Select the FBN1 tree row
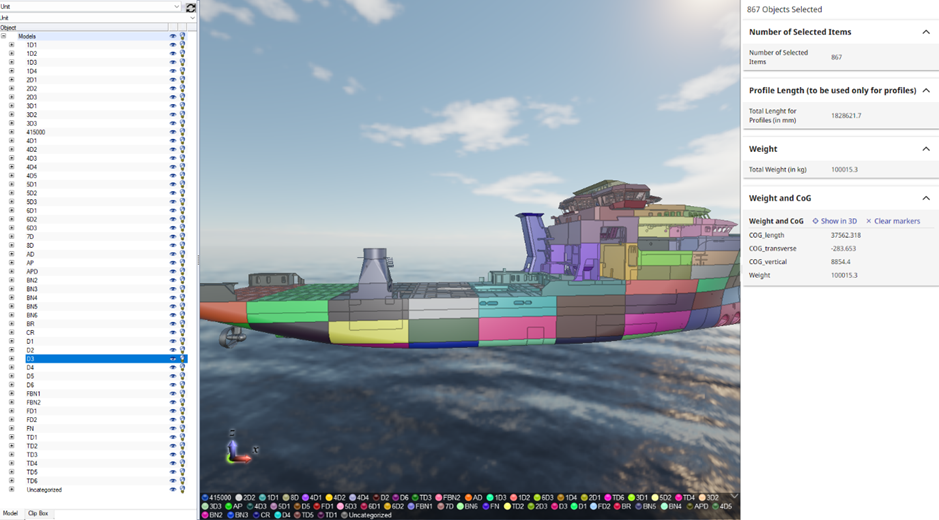This screenshot has height=520, width=939. tap(34, 394)
